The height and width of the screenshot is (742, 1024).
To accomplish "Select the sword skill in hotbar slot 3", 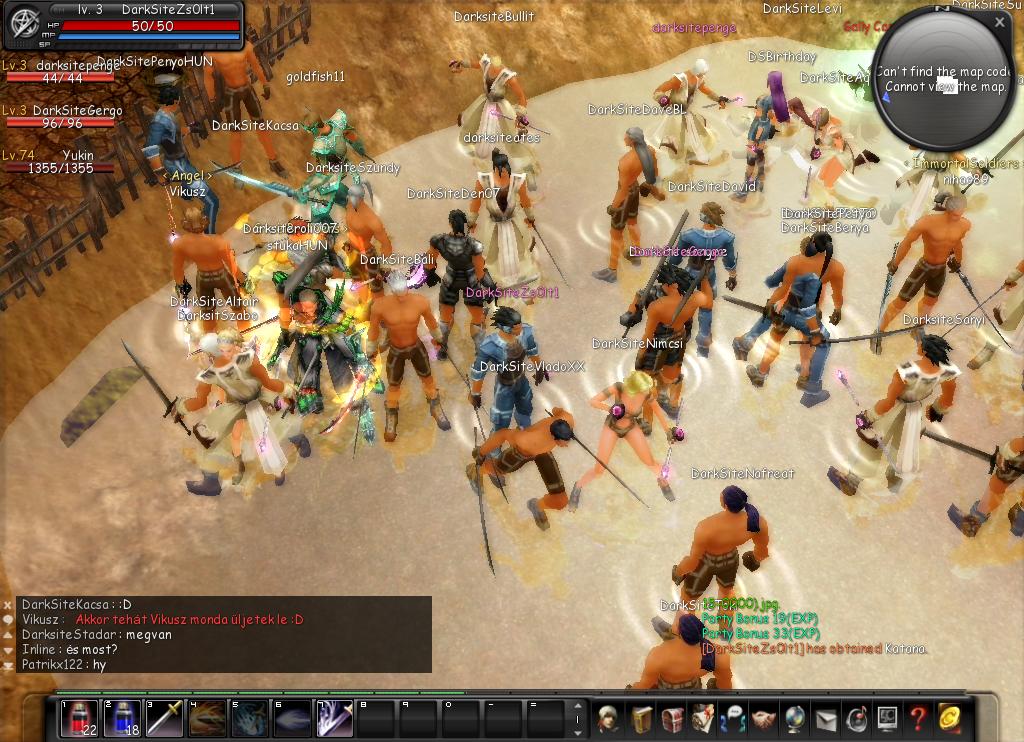I will click(x=165, y=719).
